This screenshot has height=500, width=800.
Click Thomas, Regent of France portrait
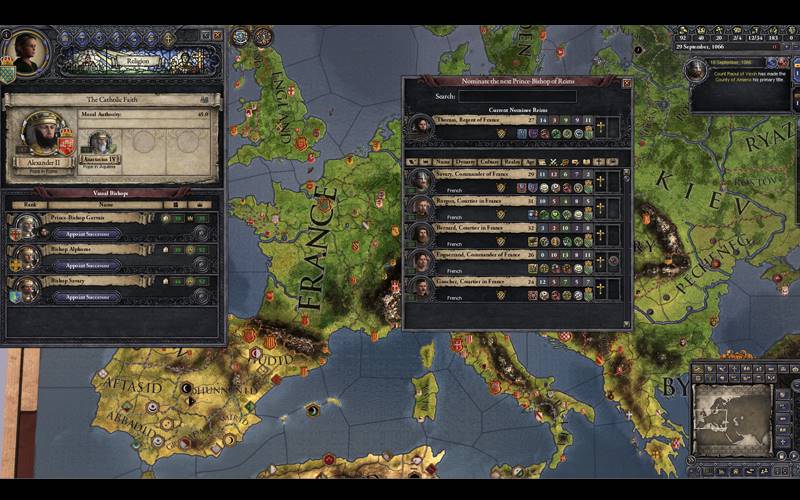click(421, 127)
